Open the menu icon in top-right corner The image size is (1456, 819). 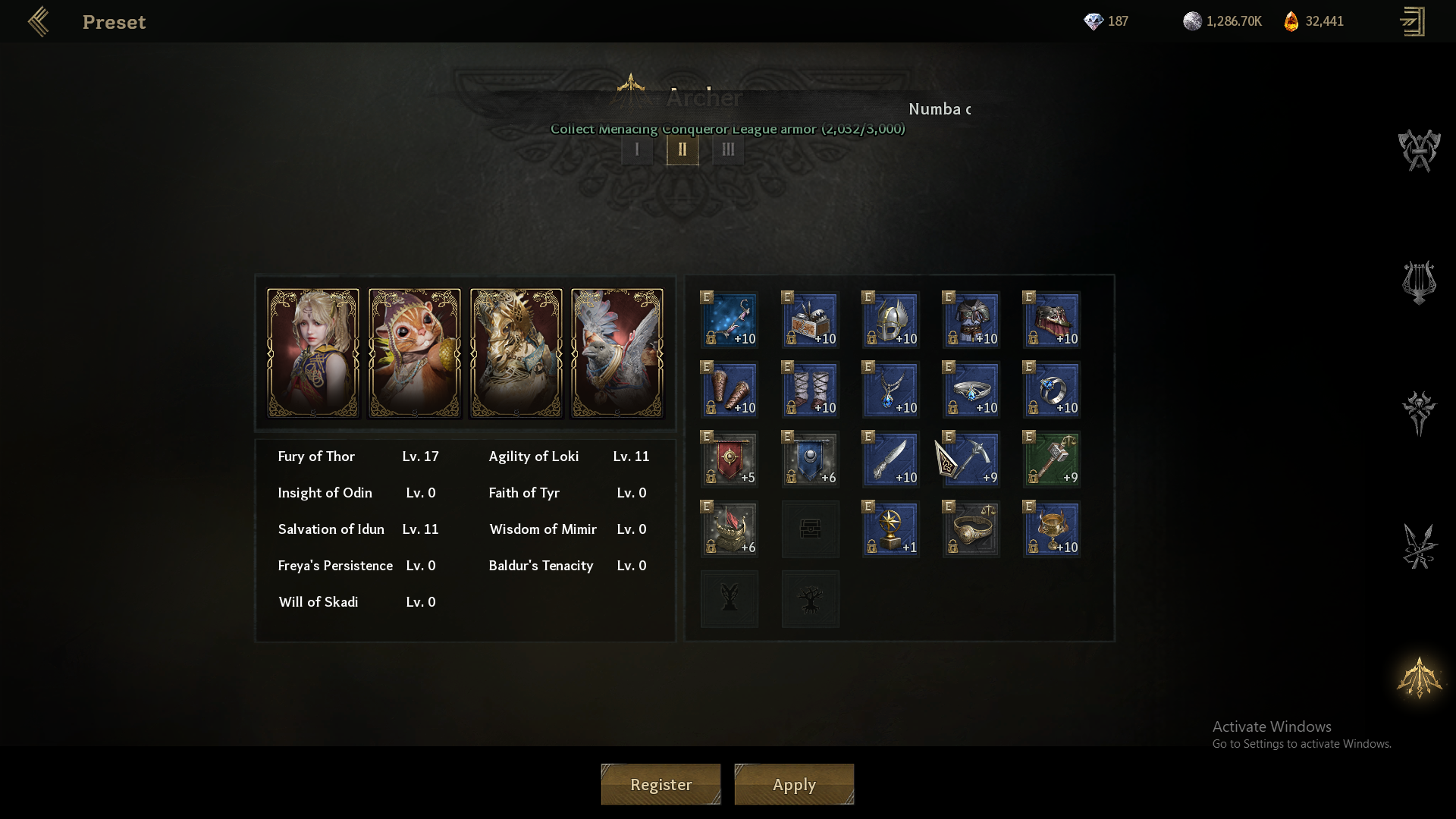click(1412, 21)
